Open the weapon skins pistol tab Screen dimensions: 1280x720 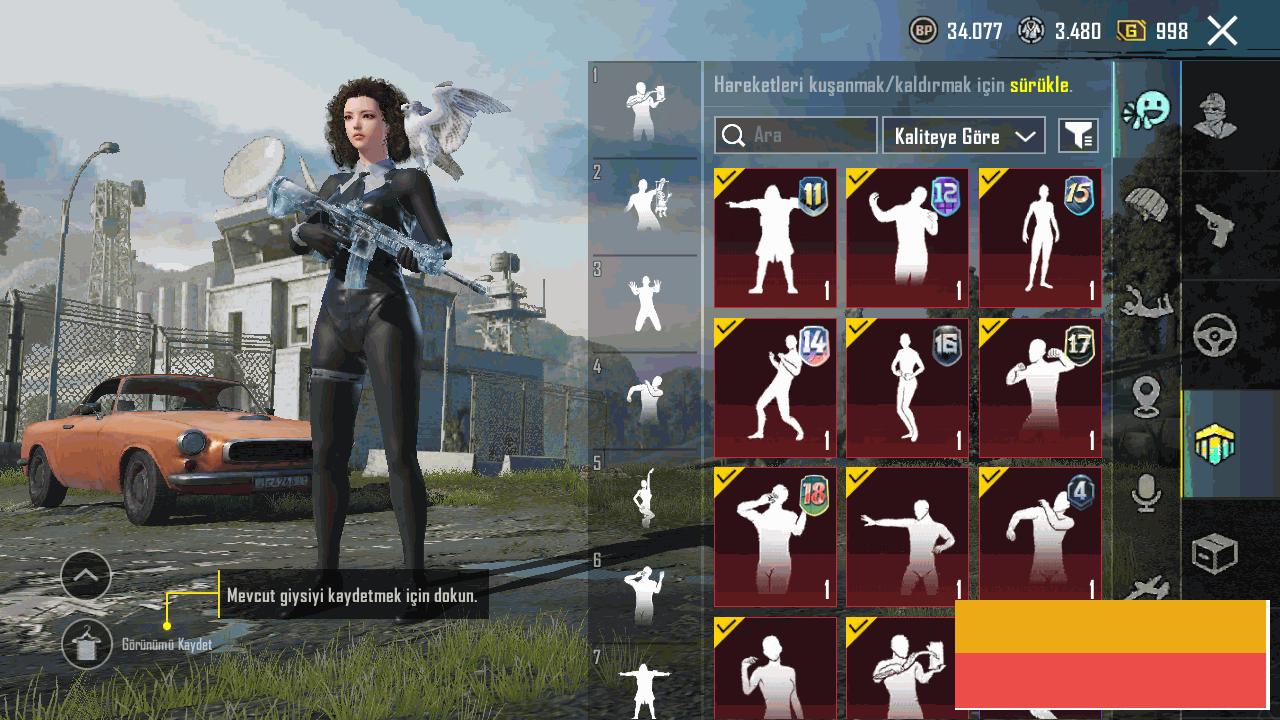pos(1215,225)
